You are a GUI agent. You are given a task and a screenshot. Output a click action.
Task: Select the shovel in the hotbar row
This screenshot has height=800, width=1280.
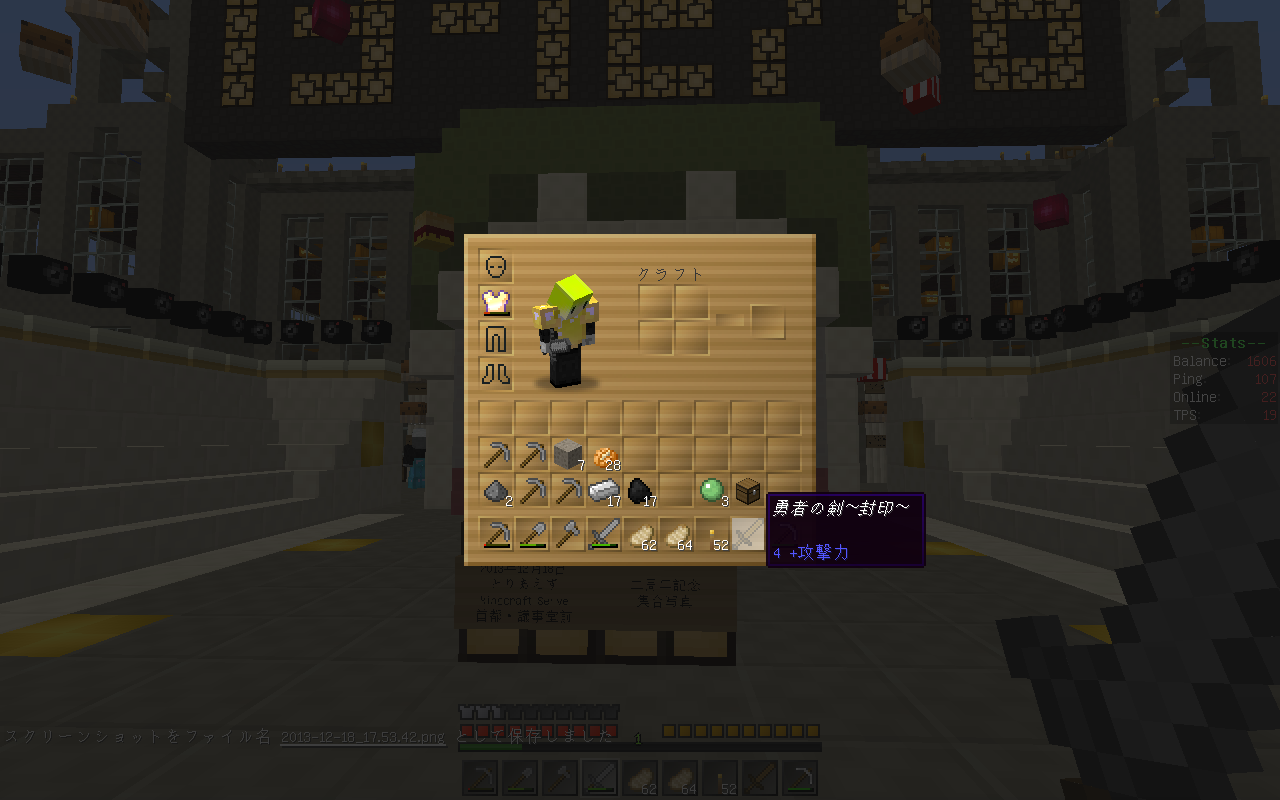(532, 535)
